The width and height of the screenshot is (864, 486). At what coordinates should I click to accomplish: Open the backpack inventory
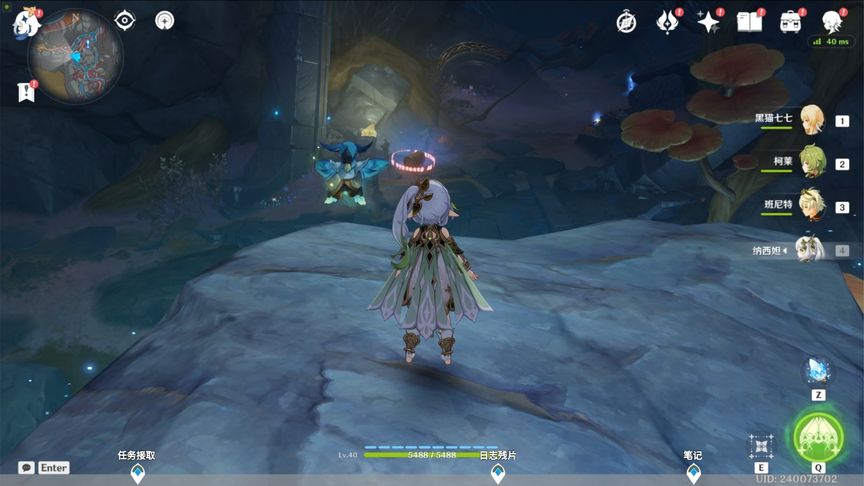pos(791,22)
